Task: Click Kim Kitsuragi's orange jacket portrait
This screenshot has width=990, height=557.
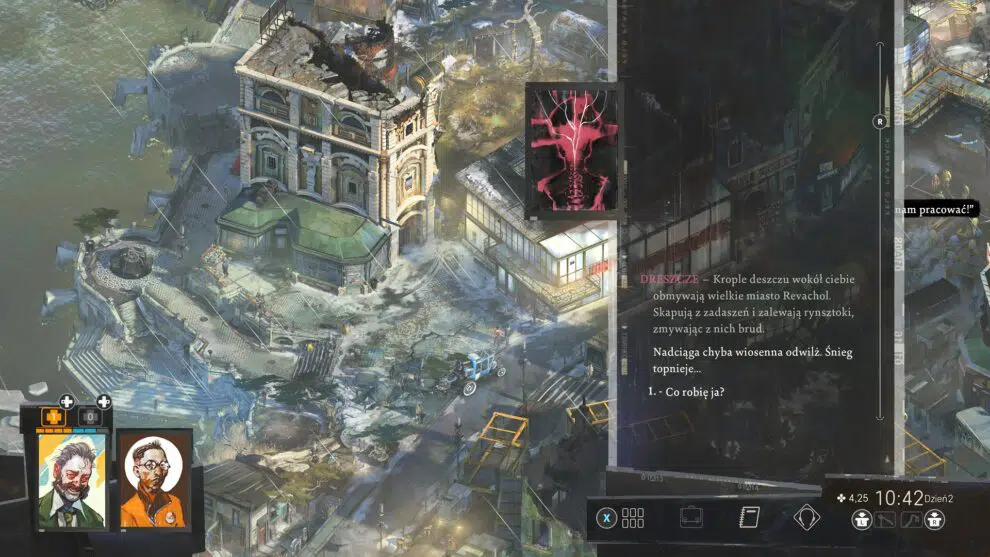Action: 154,479
